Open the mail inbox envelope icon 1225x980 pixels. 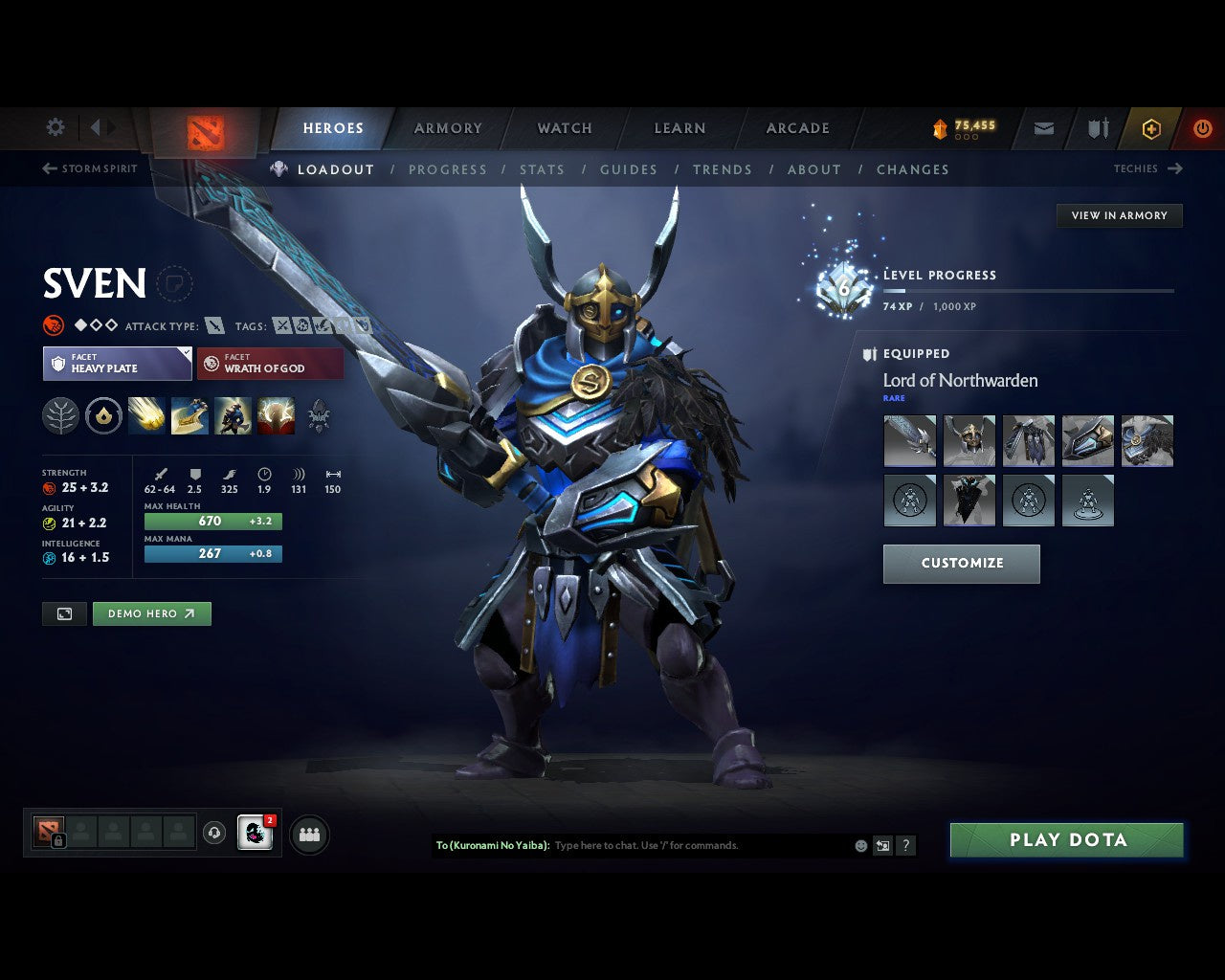click(1042, 127)
